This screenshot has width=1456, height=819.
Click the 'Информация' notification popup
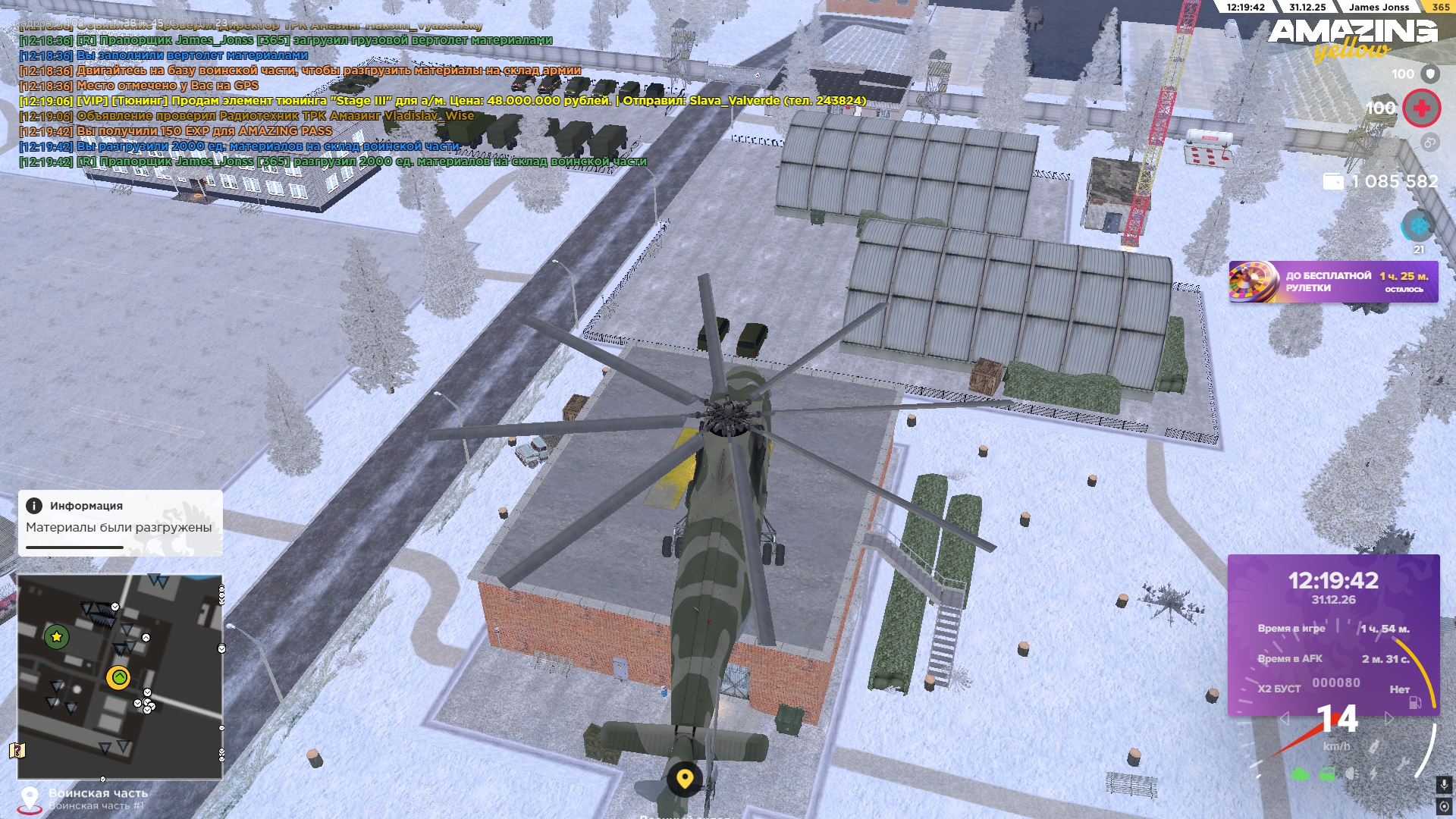(120, 522)
